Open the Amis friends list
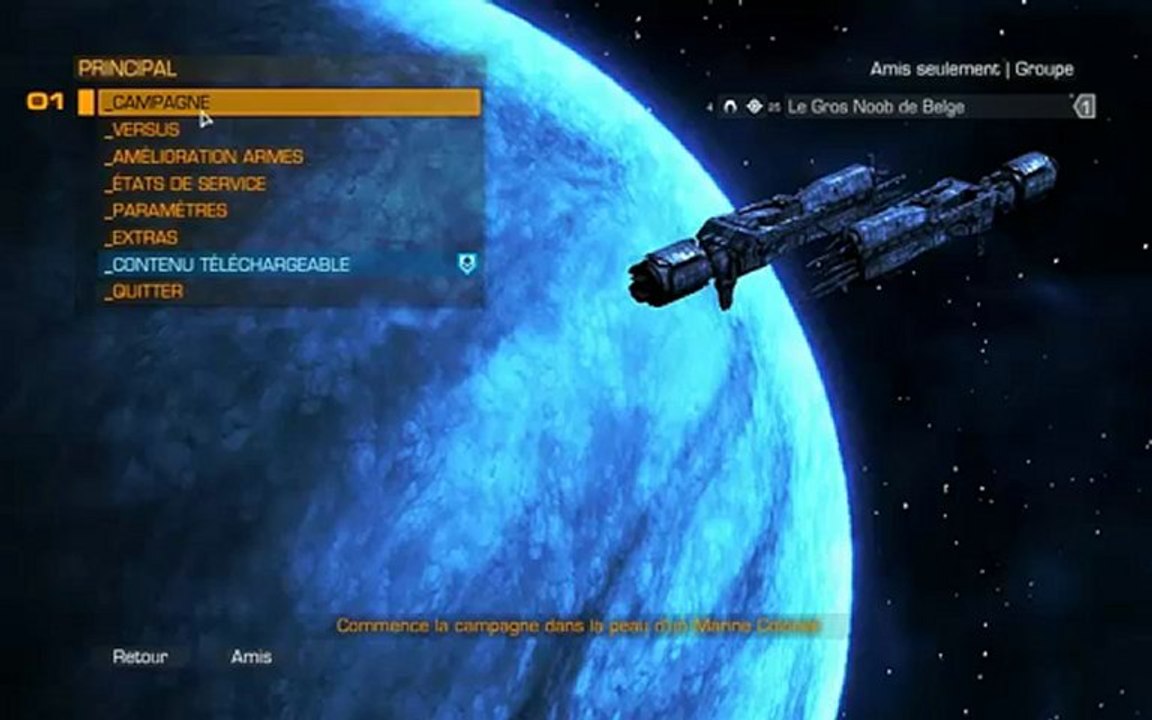1152x720 pixels. tap(251, 657)
